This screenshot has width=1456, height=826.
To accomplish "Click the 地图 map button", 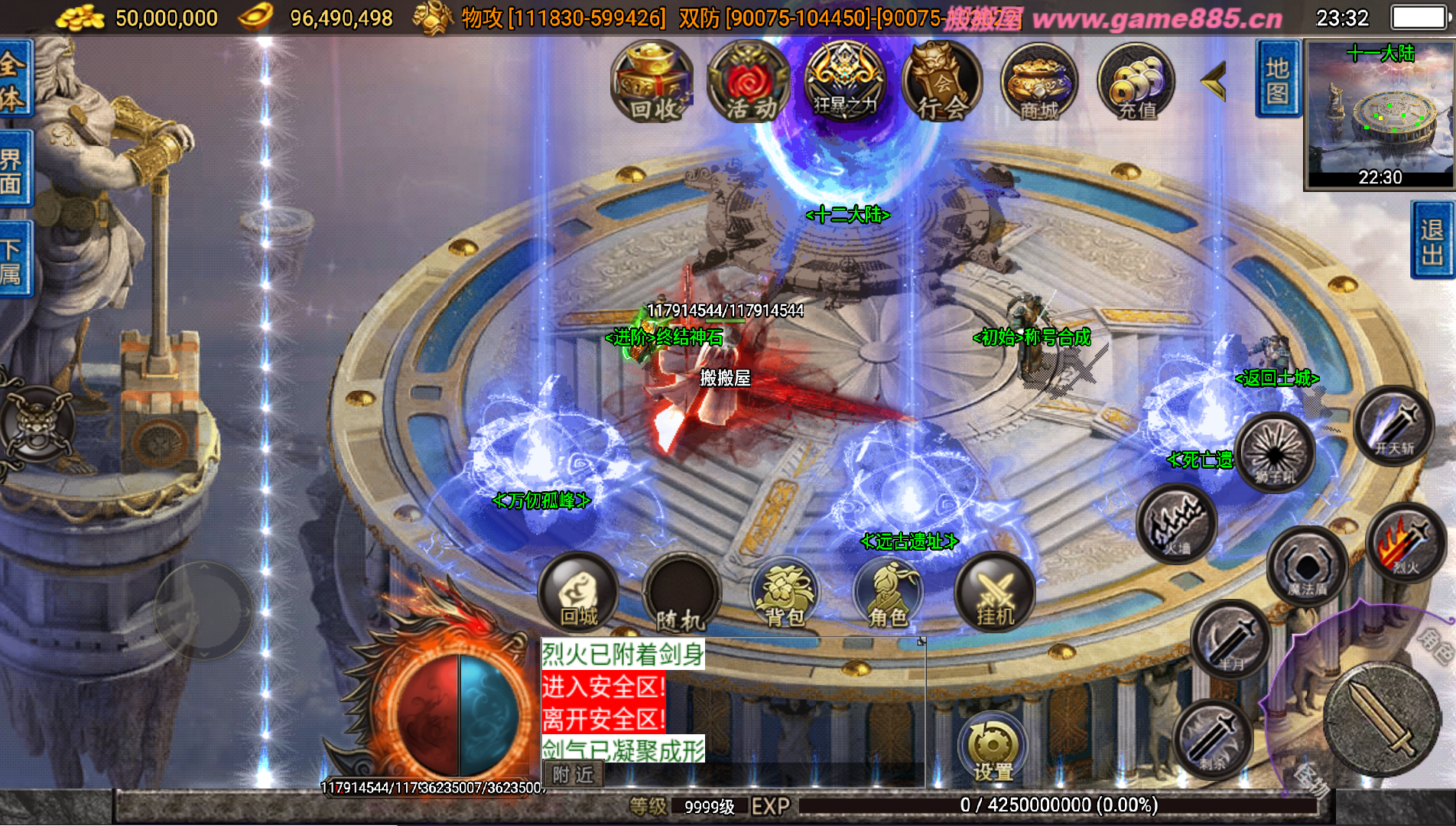I will 1277,80.
